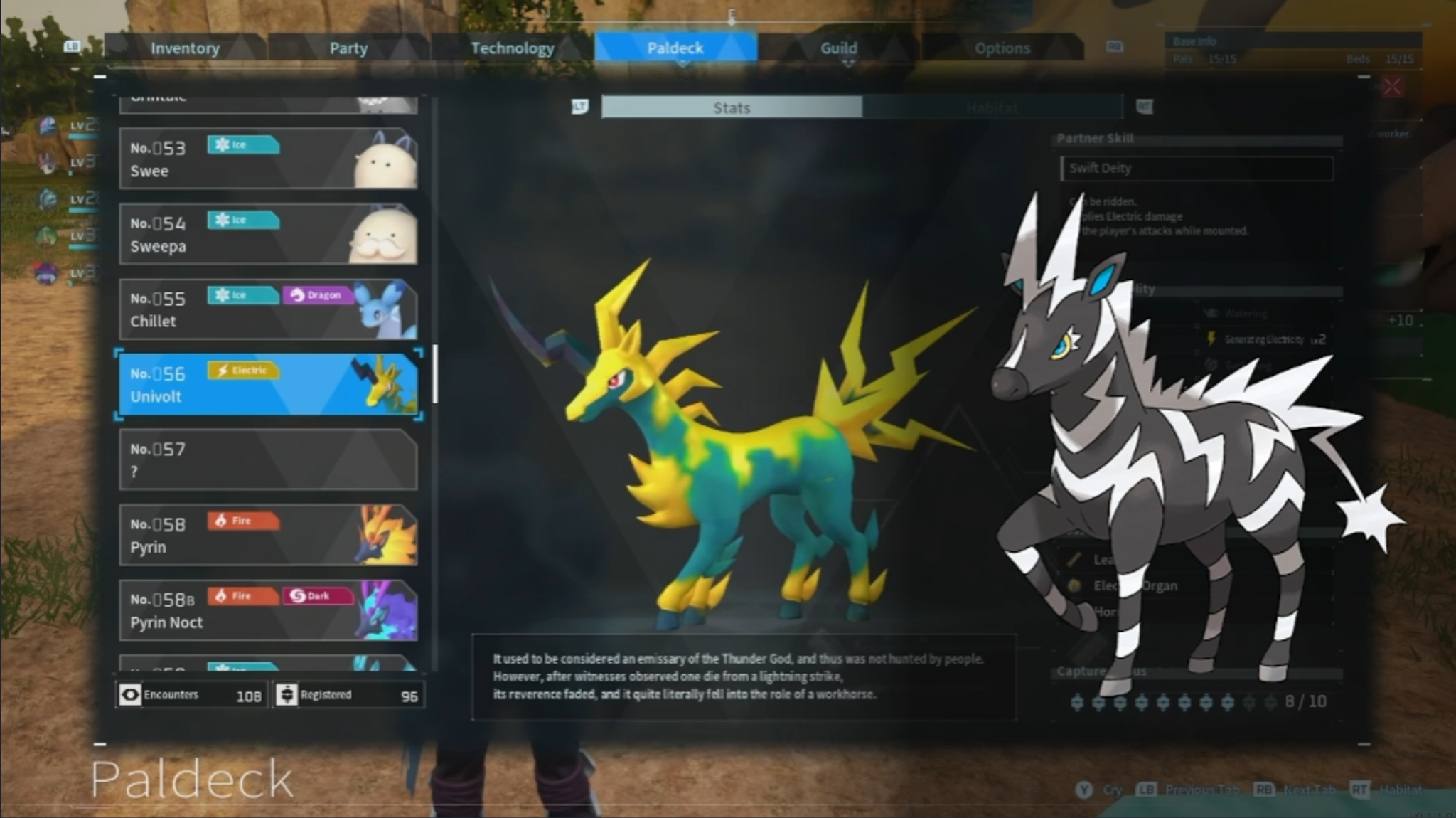
Task: Click the Encounters eye icon at bottom left
Action: 130,694
